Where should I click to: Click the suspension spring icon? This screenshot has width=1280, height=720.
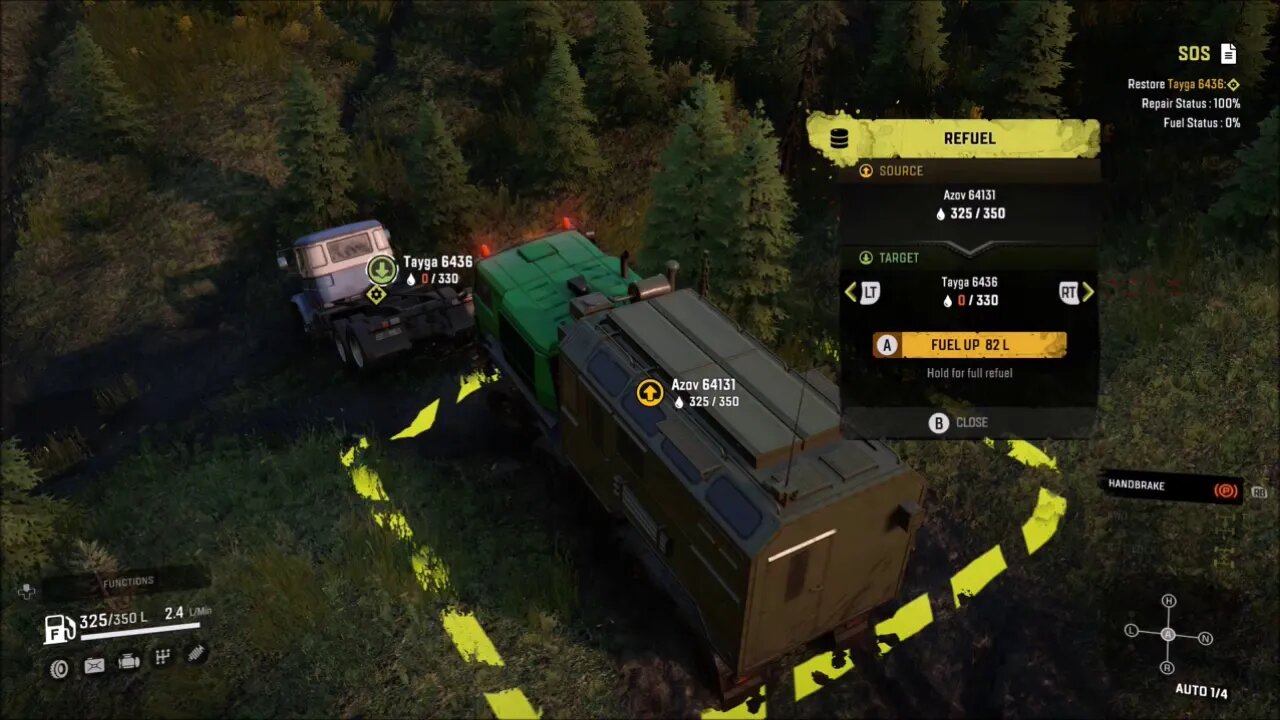[x=196, y=653]
